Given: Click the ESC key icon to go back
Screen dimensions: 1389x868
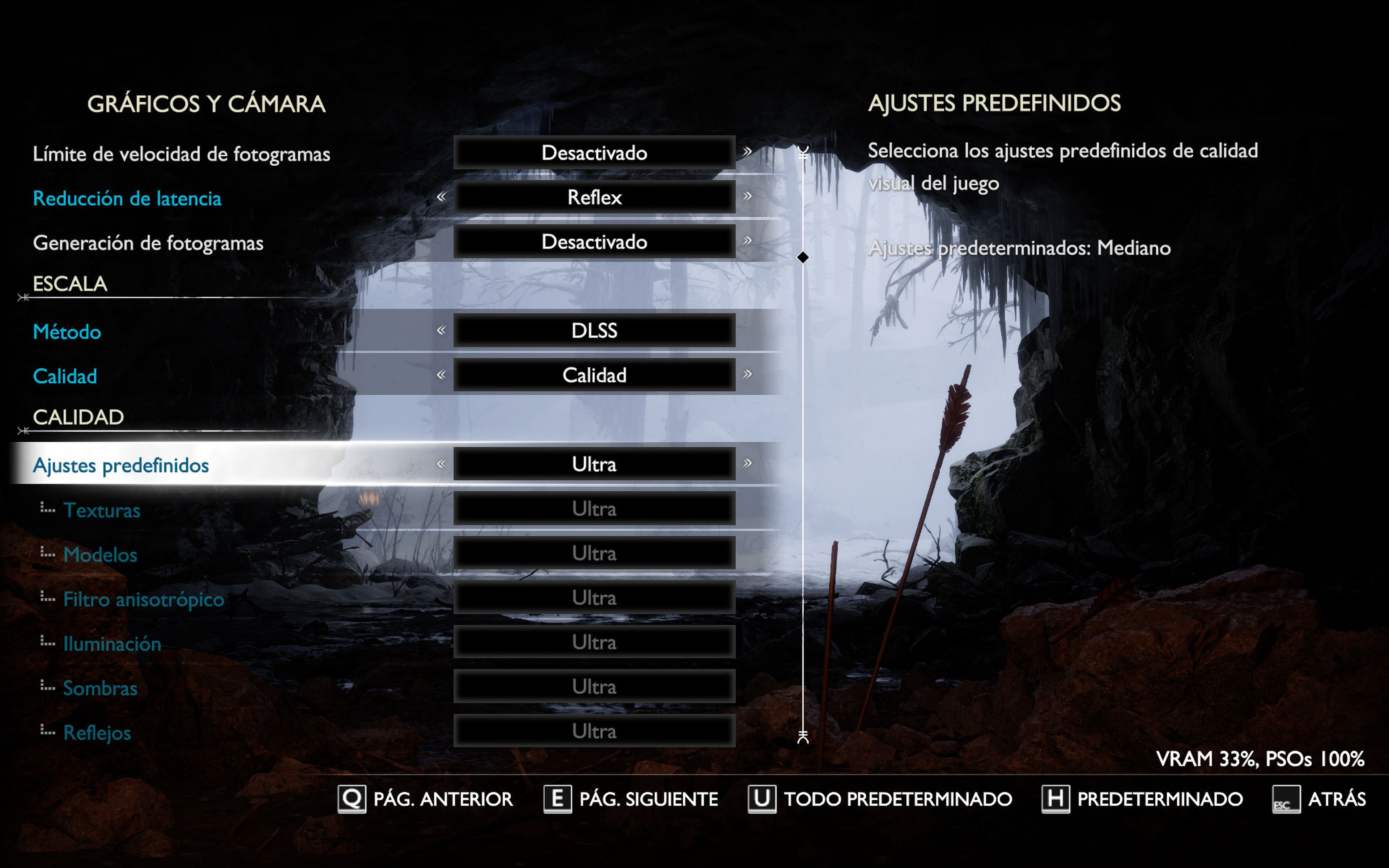Looking at the screenshot, I should pos(1287,799).
